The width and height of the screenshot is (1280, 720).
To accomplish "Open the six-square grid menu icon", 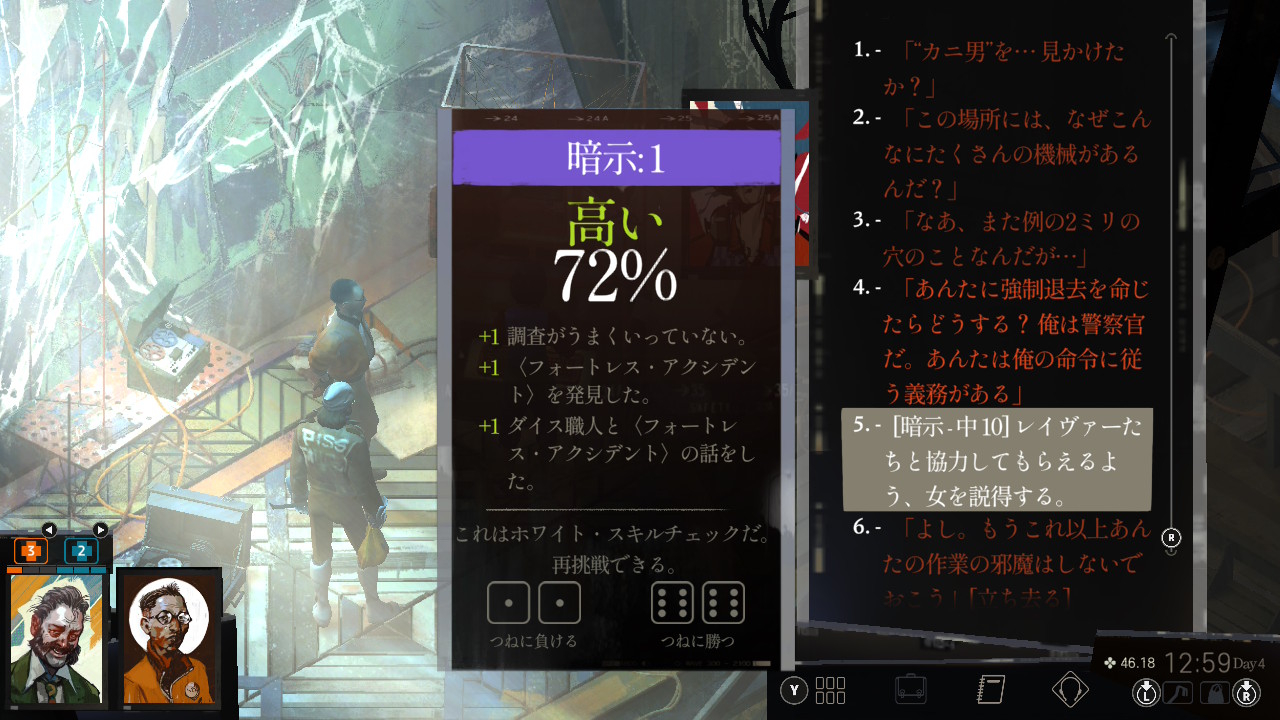I will pos(830,690).
